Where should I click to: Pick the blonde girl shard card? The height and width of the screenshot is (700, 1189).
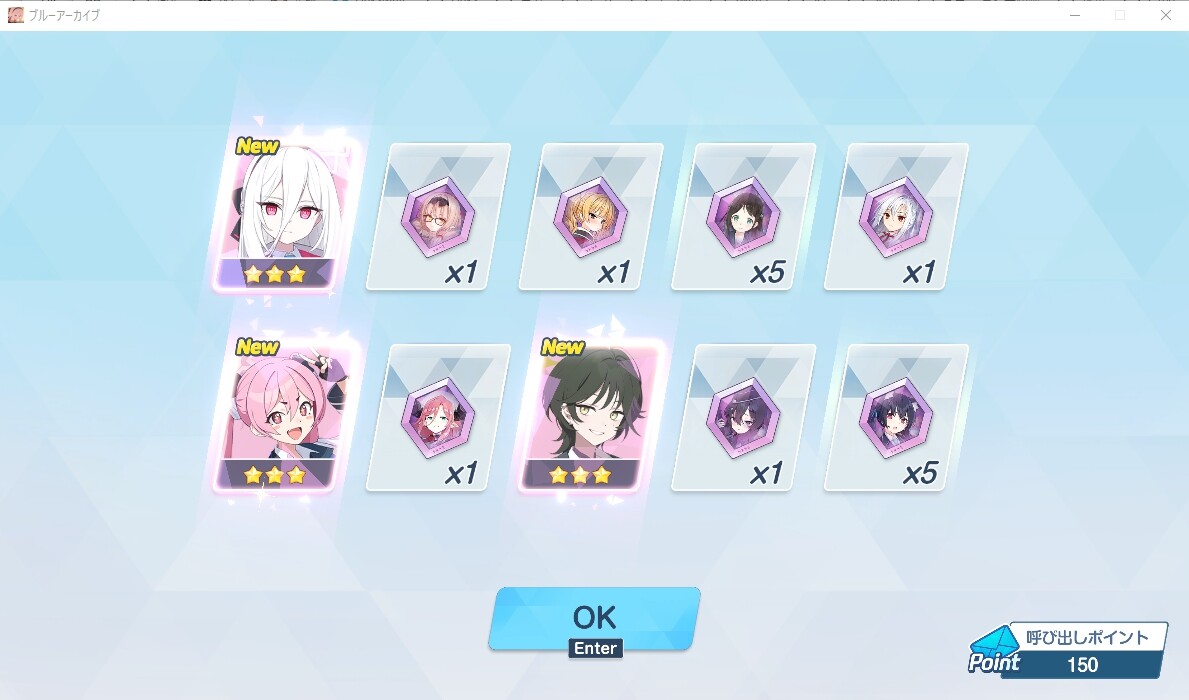pos(591,217)
